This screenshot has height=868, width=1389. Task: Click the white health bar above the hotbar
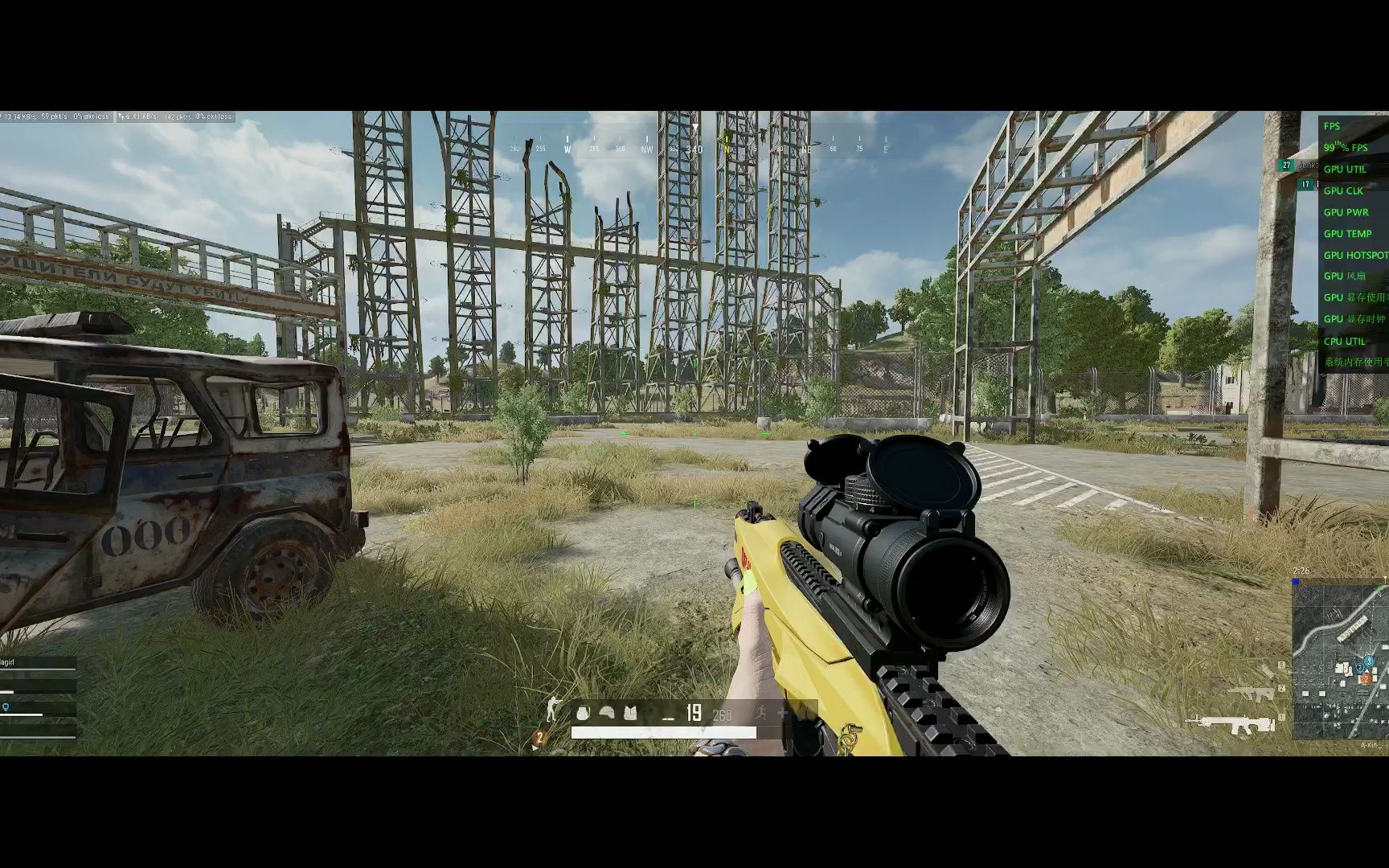coord(664,731)
